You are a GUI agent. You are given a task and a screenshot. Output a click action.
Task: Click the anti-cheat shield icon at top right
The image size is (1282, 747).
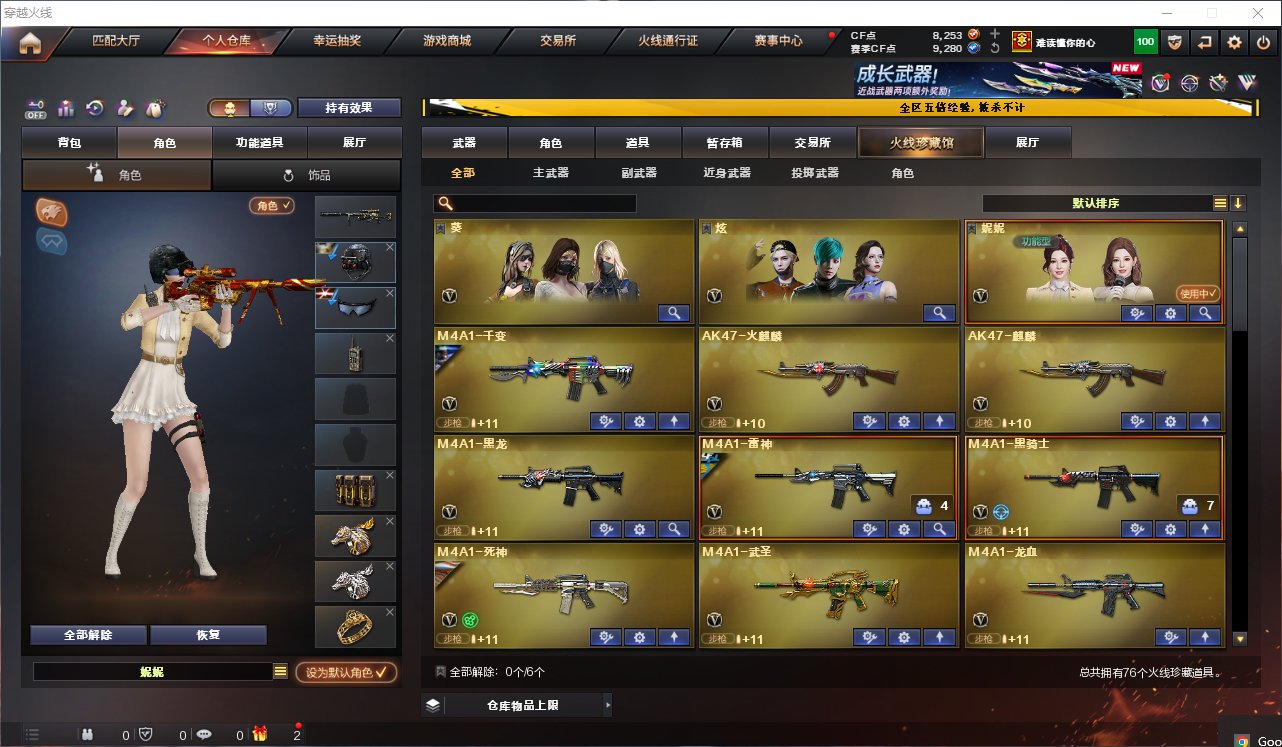tap(1175, 41)
